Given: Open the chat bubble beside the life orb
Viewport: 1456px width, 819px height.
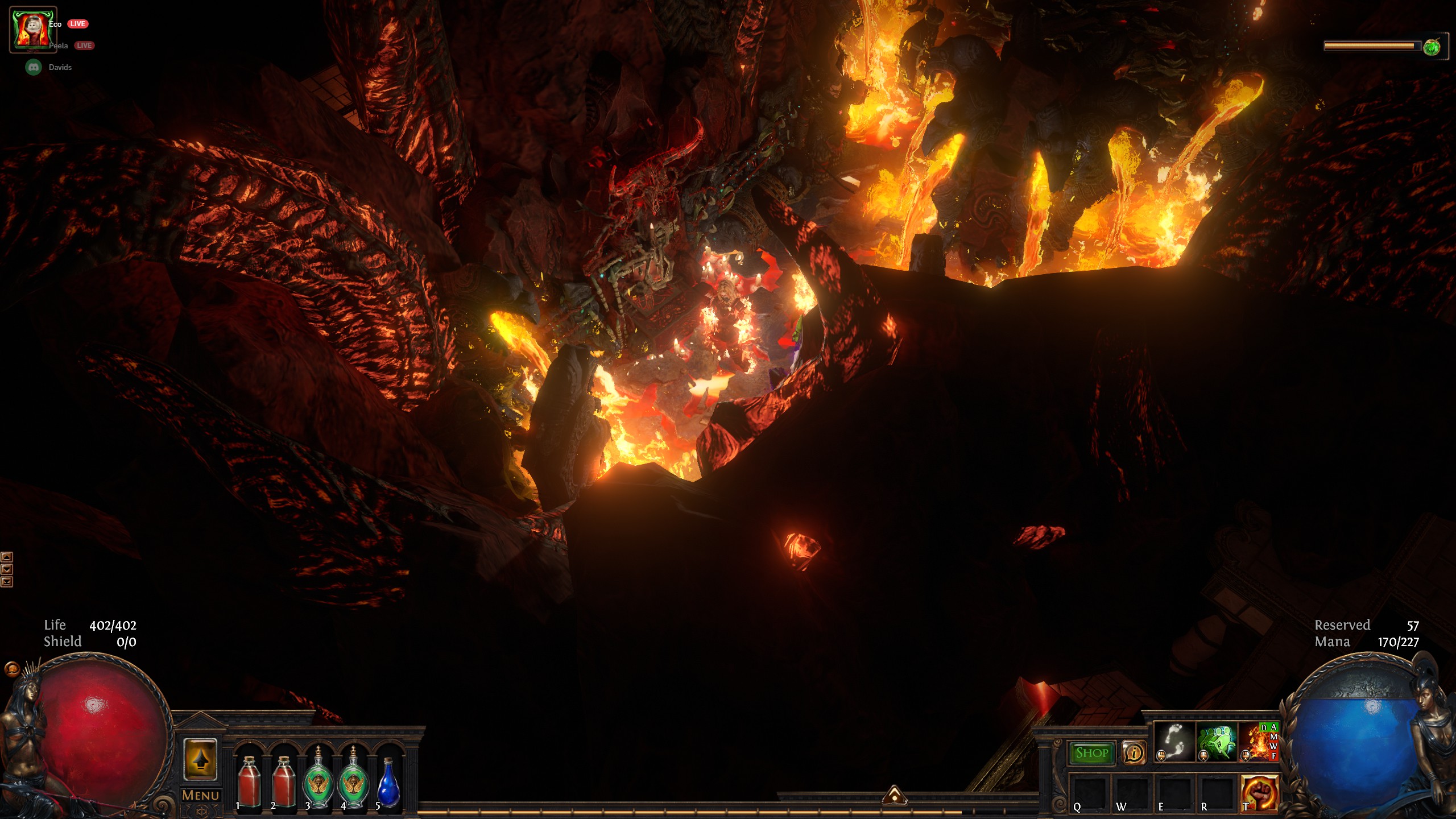Looking at the screenshot, I should (11, 669).
